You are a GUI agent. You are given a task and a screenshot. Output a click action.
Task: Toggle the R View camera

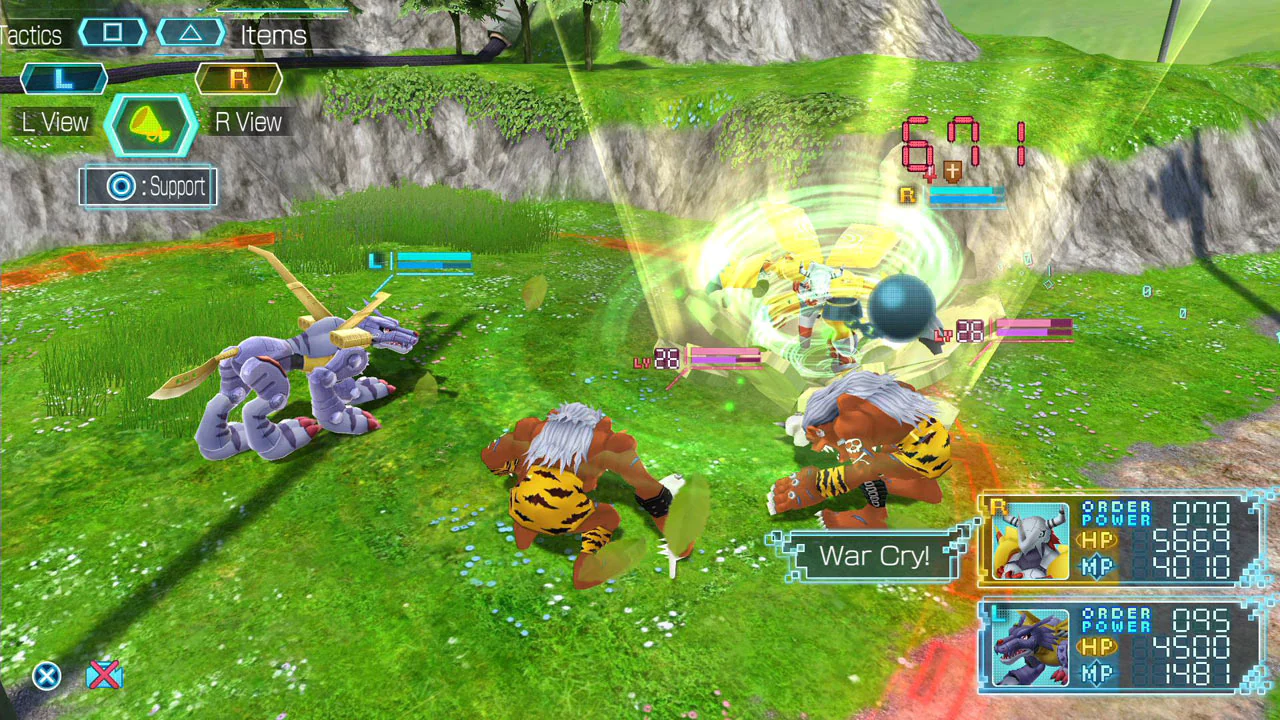tap(246, 121)
